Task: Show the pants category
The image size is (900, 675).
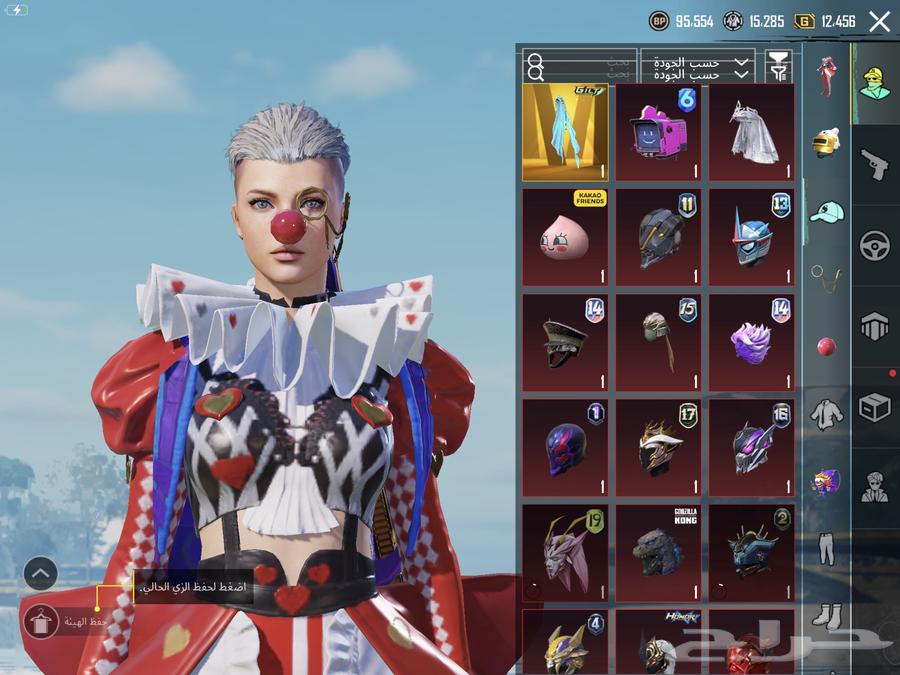Action: (826, 548)
